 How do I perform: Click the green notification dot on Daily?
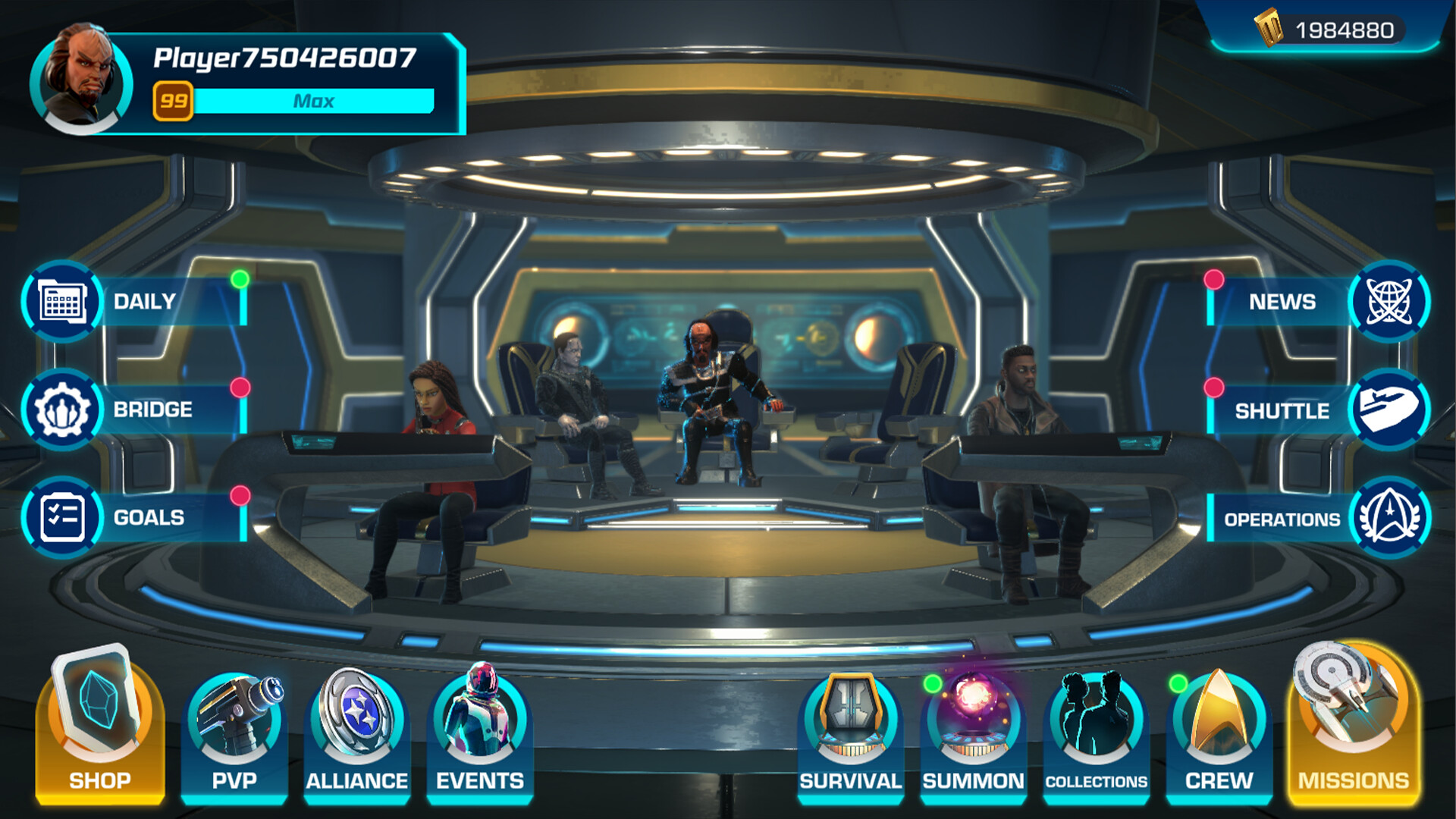pyautogui.click(x=240, y=279)
